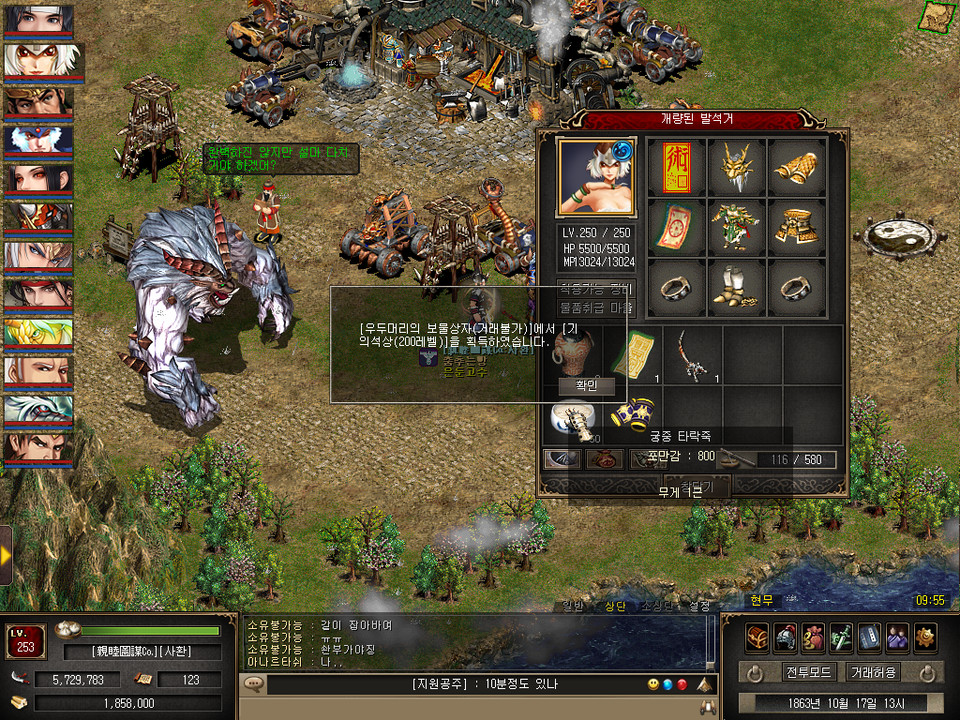
Task: Open the helmet equipment menu icon
Action: tap(785, 636)
